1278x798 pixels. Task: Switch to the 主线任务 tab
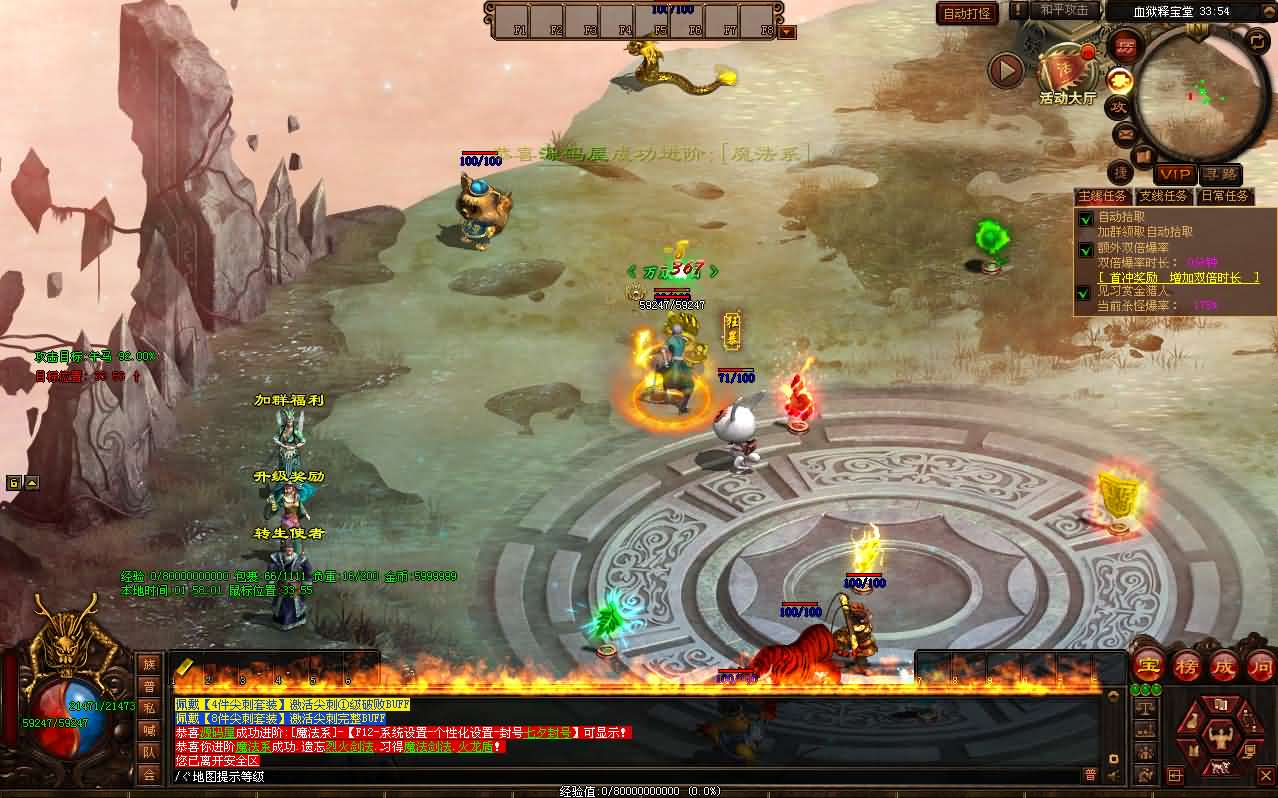tap(1102, 196)
